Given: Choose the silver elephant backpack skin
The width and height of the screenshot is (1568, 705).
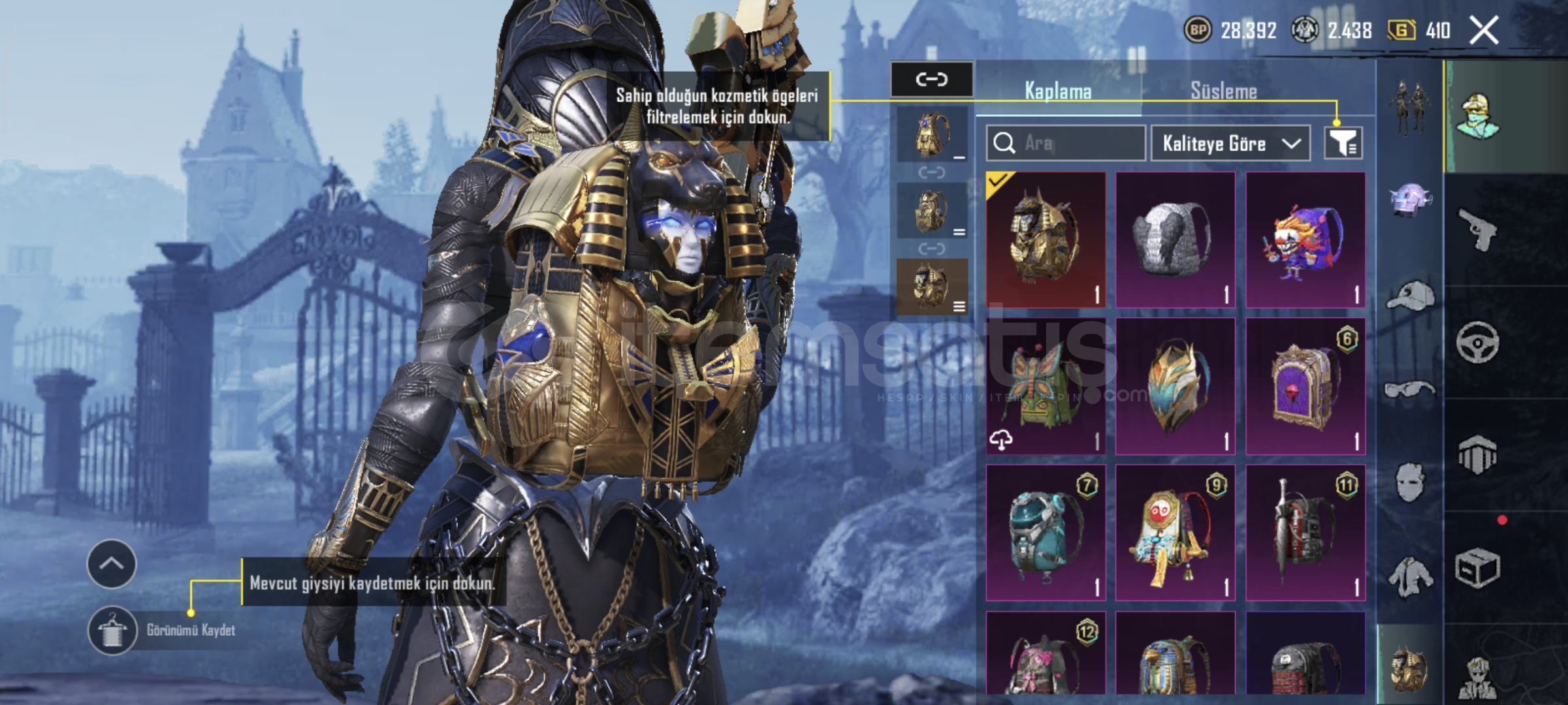Looking at the screenshot, I should pos(1175,240).
